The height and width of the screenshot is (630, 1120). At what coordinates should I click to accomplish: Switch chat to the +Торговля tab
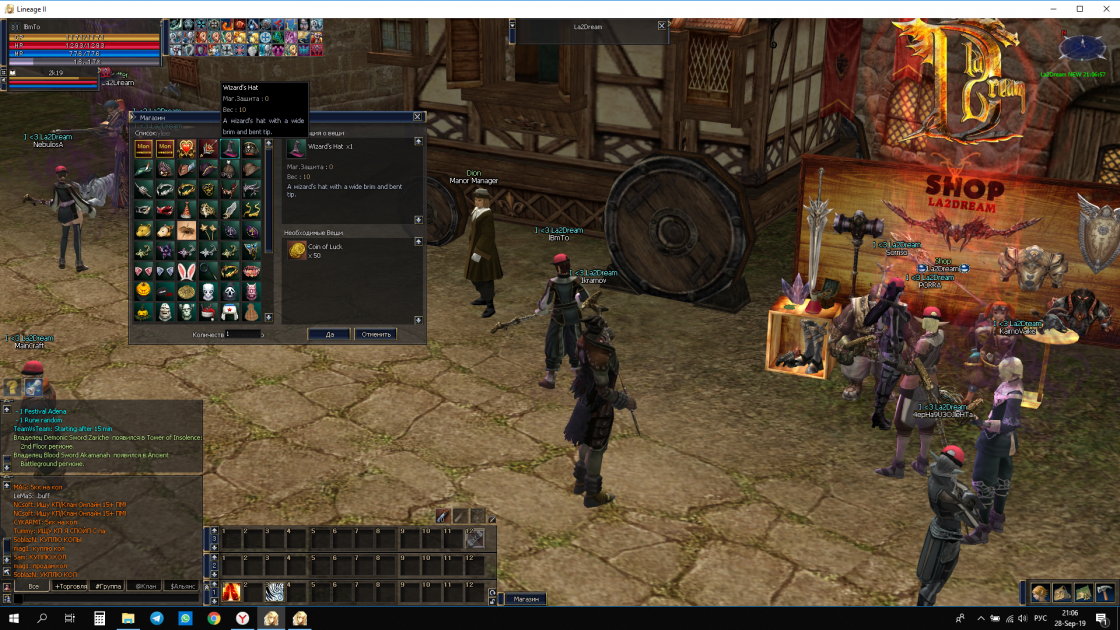(71, 586)
